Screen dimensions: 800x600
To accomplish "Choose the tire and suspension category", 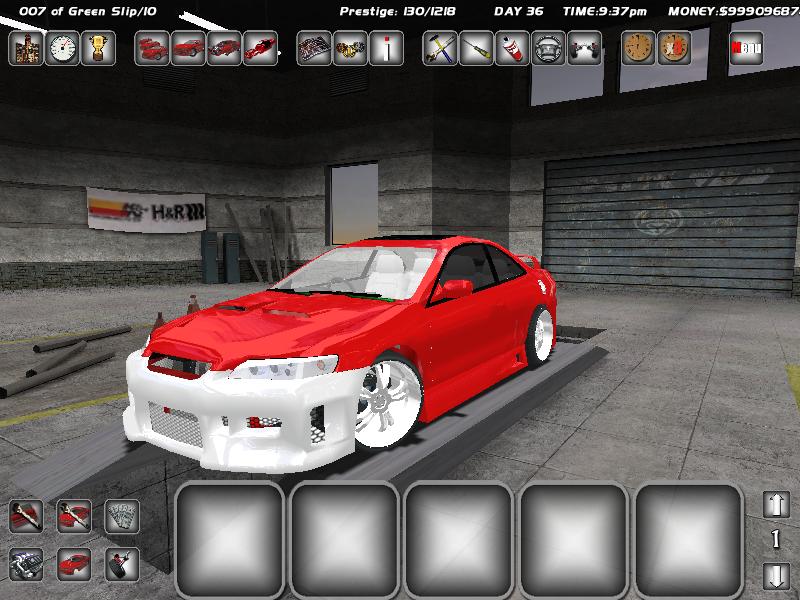I will click(122, 565).
